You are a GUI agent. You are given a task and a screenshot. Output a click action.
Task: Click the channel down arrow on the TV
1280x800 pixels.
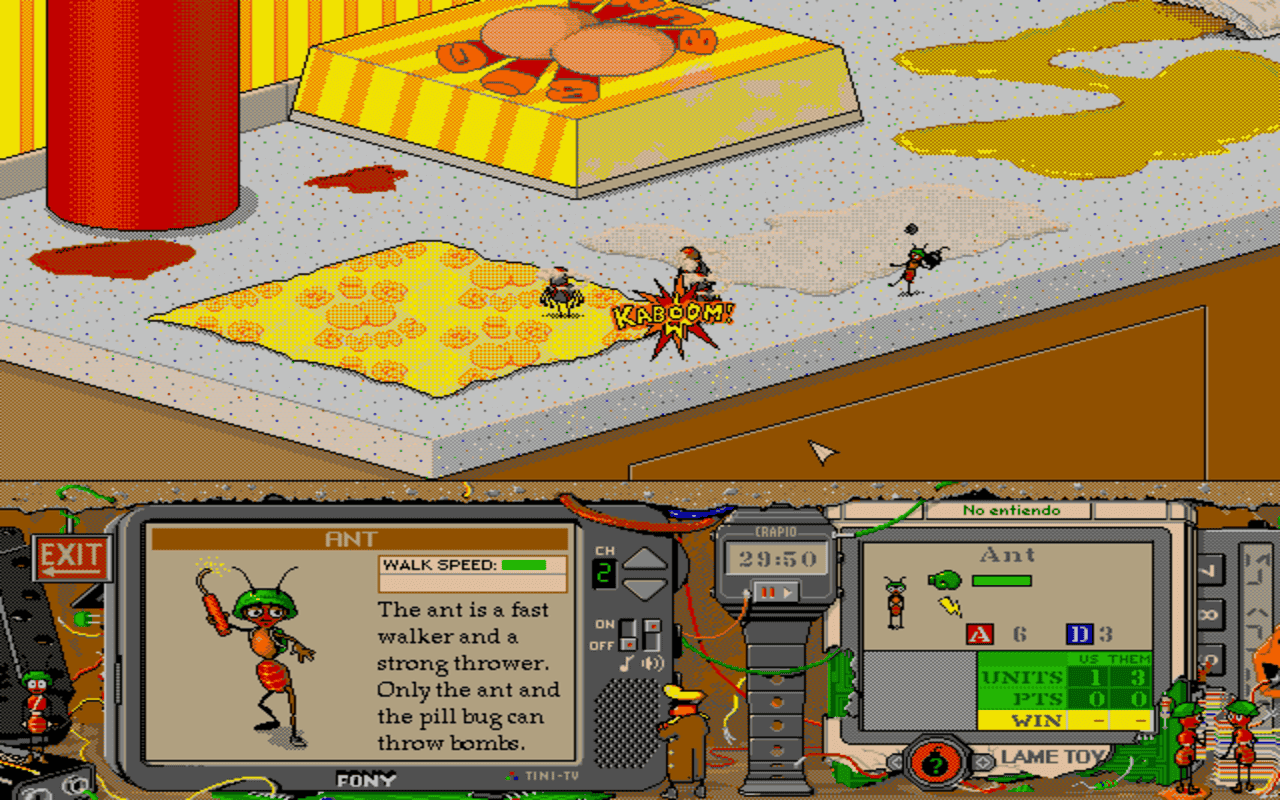click(645, 590)
